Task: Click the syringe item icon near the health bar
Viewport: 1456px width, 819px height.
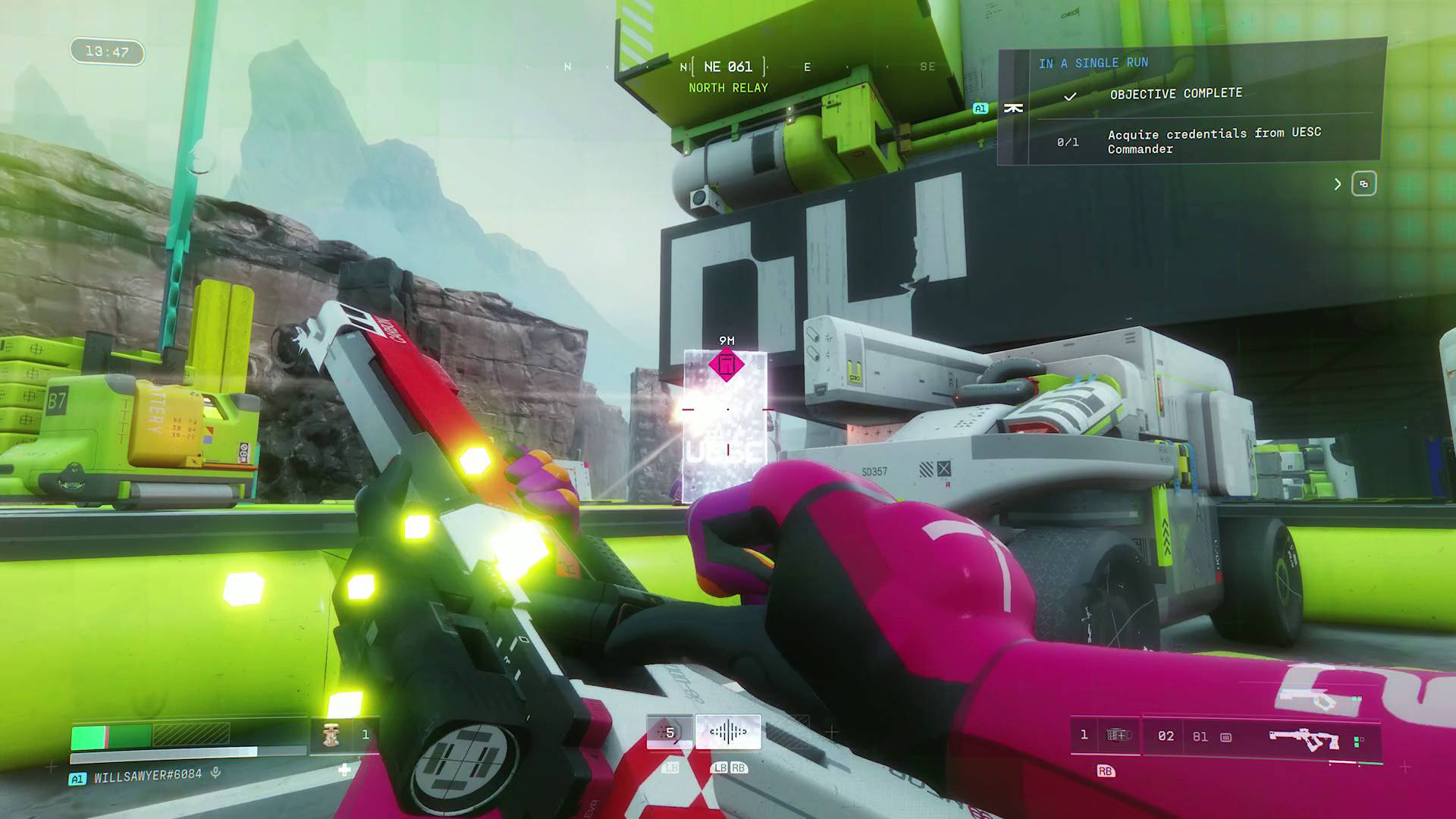Action: coord(330,733)
